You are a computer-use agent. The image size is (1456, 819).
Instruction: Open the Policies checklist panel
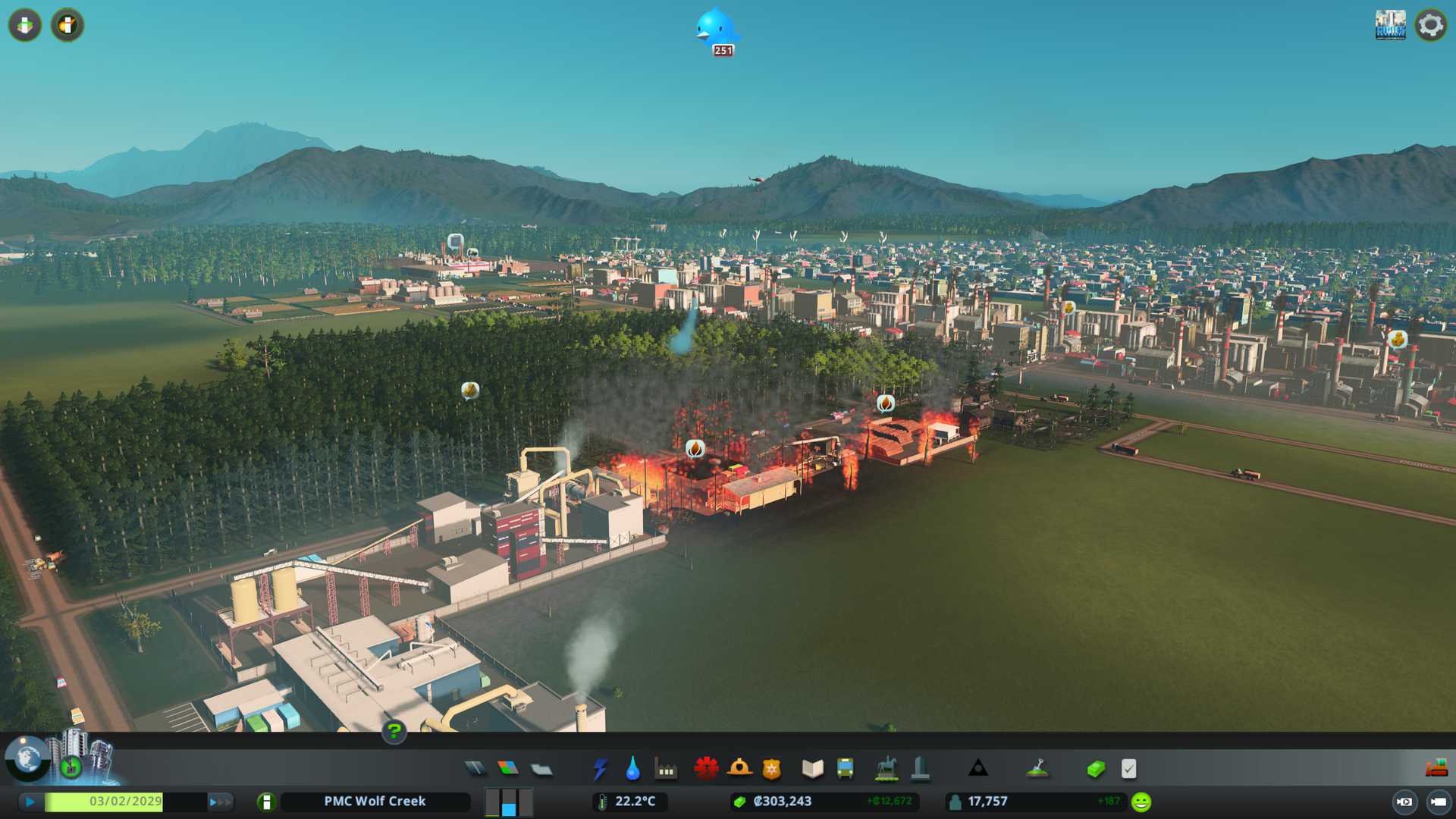click(x=1128, y=769)
